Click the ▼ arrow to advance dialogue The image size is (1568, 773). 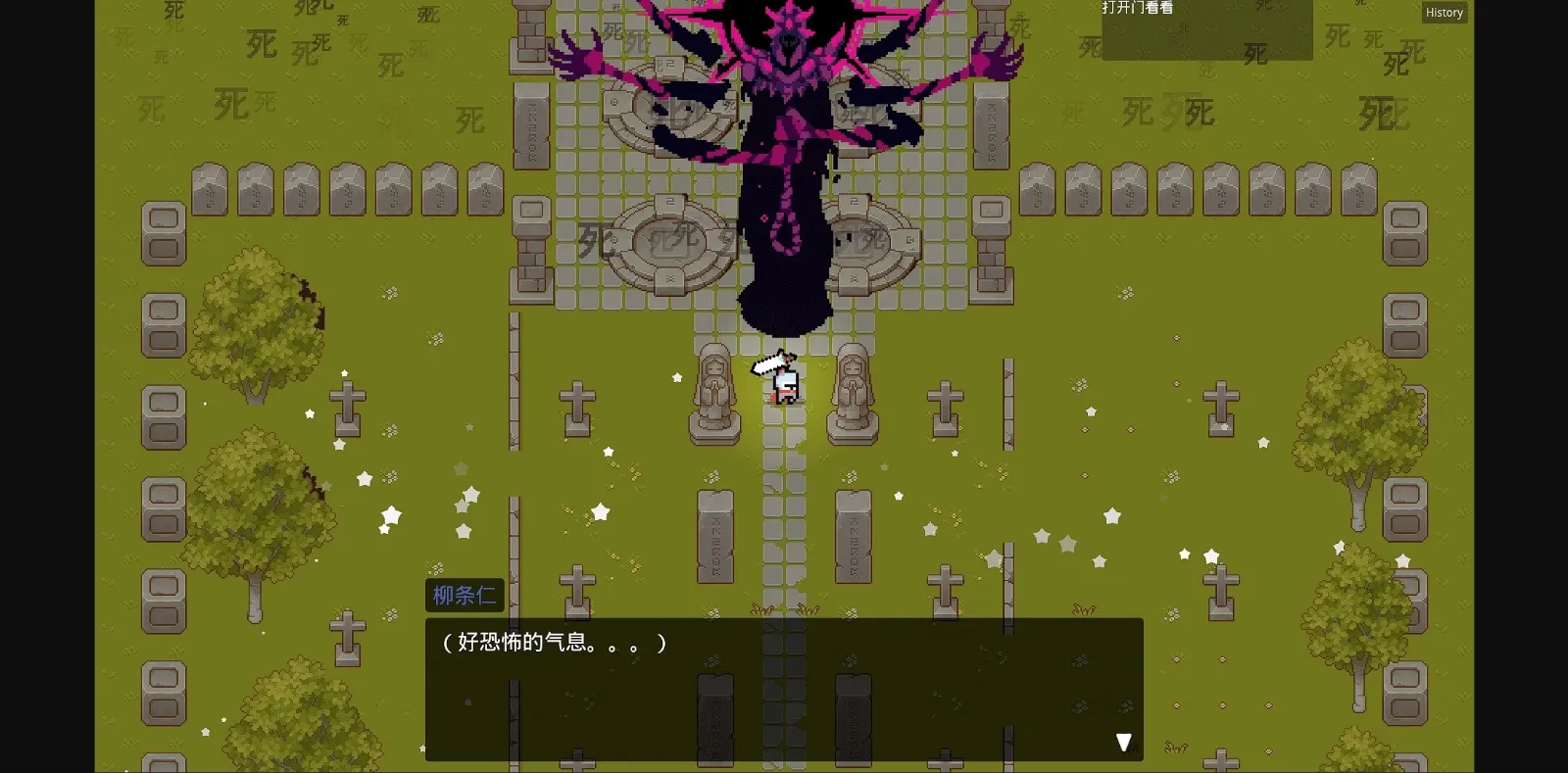click(1123, 741)
